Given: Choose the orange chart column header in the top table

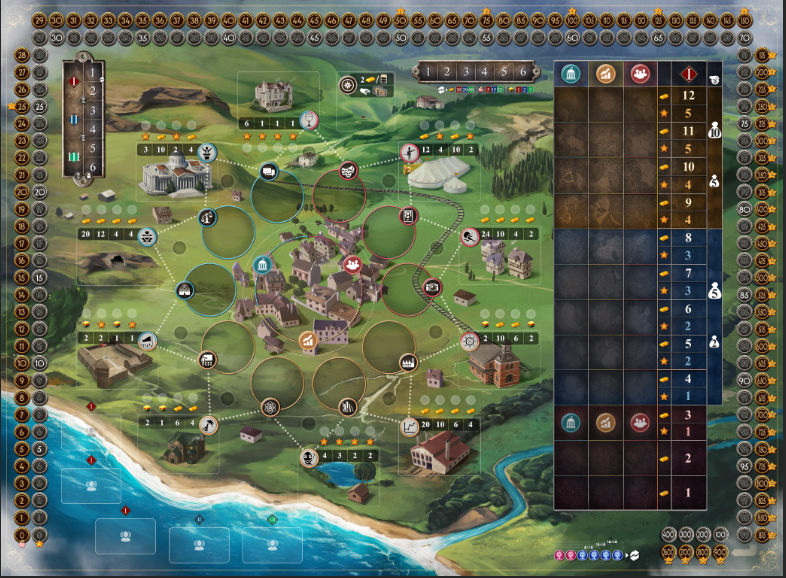Looking at the screenshot, I should pyautogui.click(x=605, y=73).
